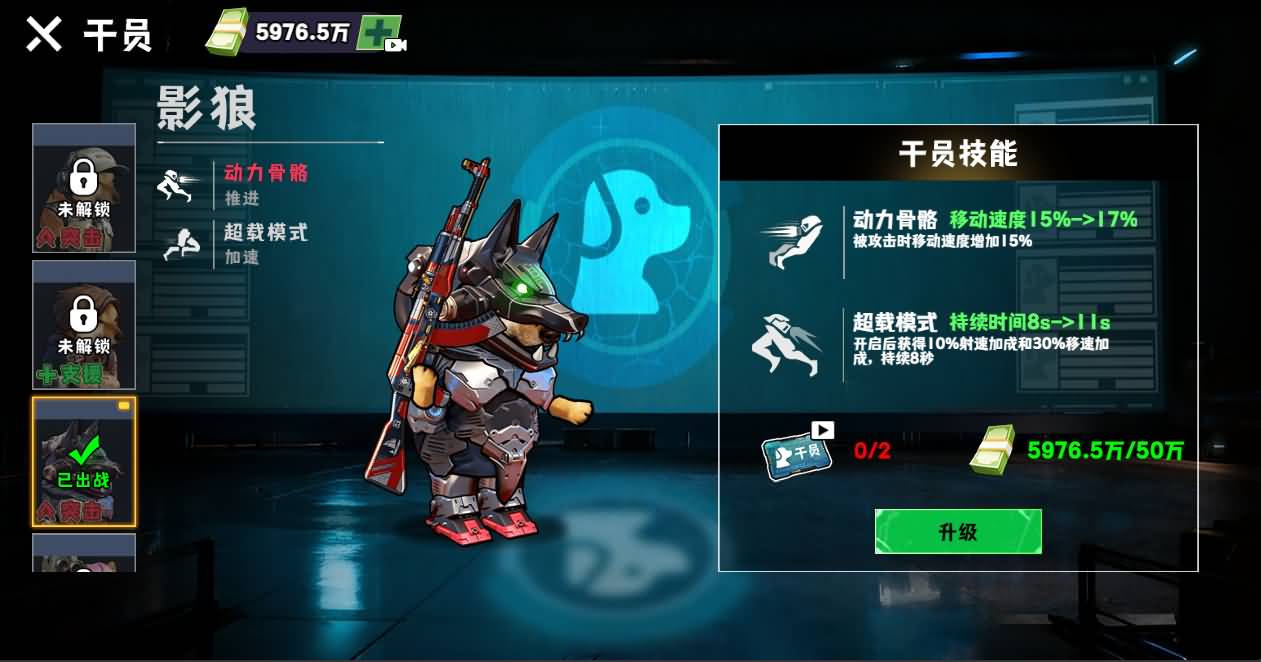Click the 超载模式 icon in the 干员技能 panel
Image resolution: width=1261 pixels, height=662 pixels.
(x=788, y=344)
